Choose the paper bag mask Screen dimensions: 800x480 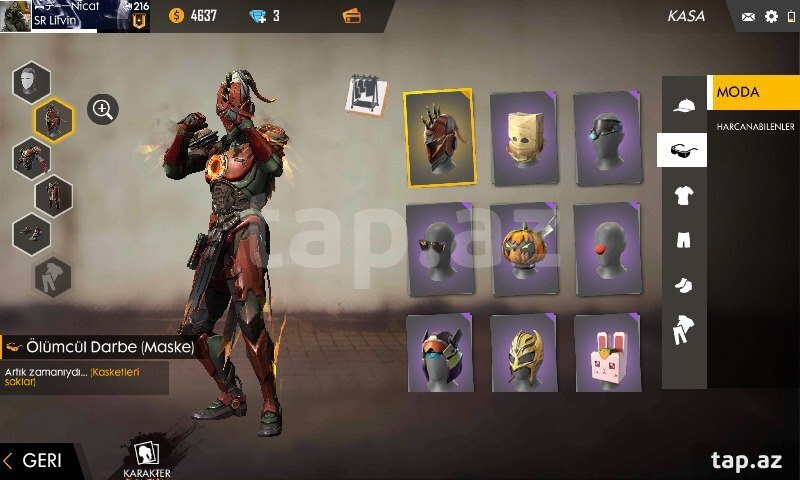[x=523, y=138]
